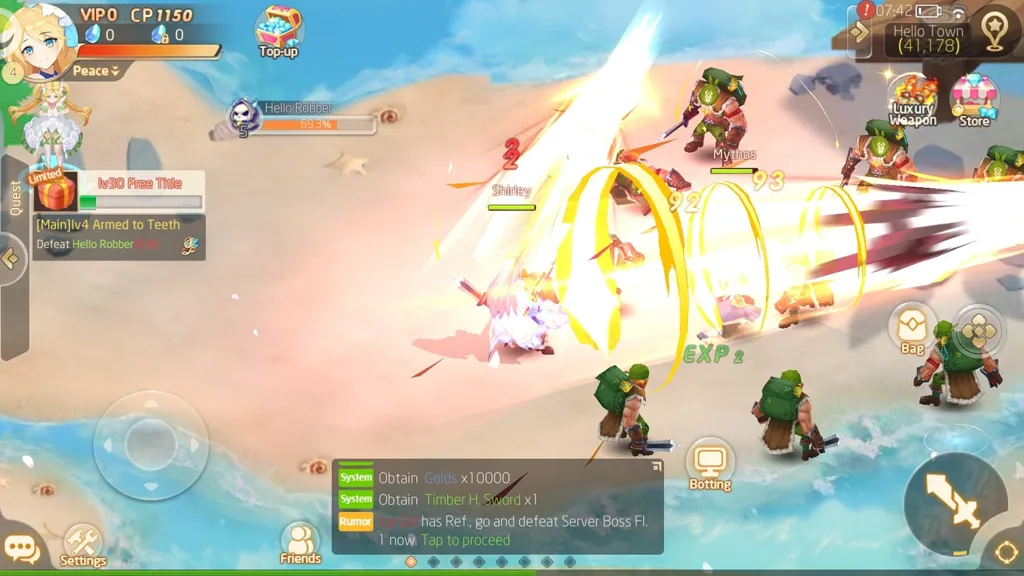Open the player avatar portrait
Viewport: 1024px width, 576px height.
pos(38,39)
